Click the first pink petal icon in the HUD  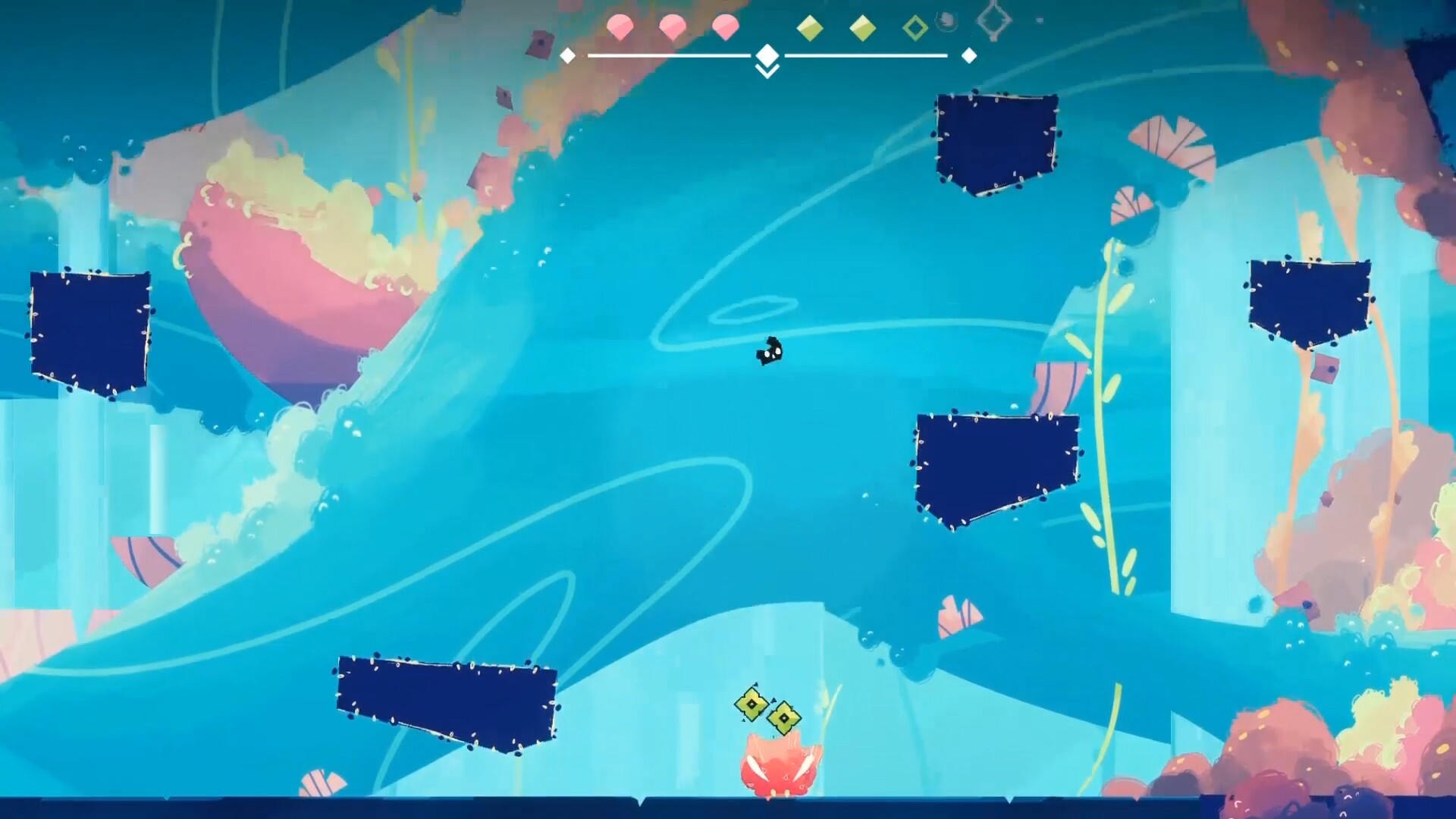coord(620,25)
